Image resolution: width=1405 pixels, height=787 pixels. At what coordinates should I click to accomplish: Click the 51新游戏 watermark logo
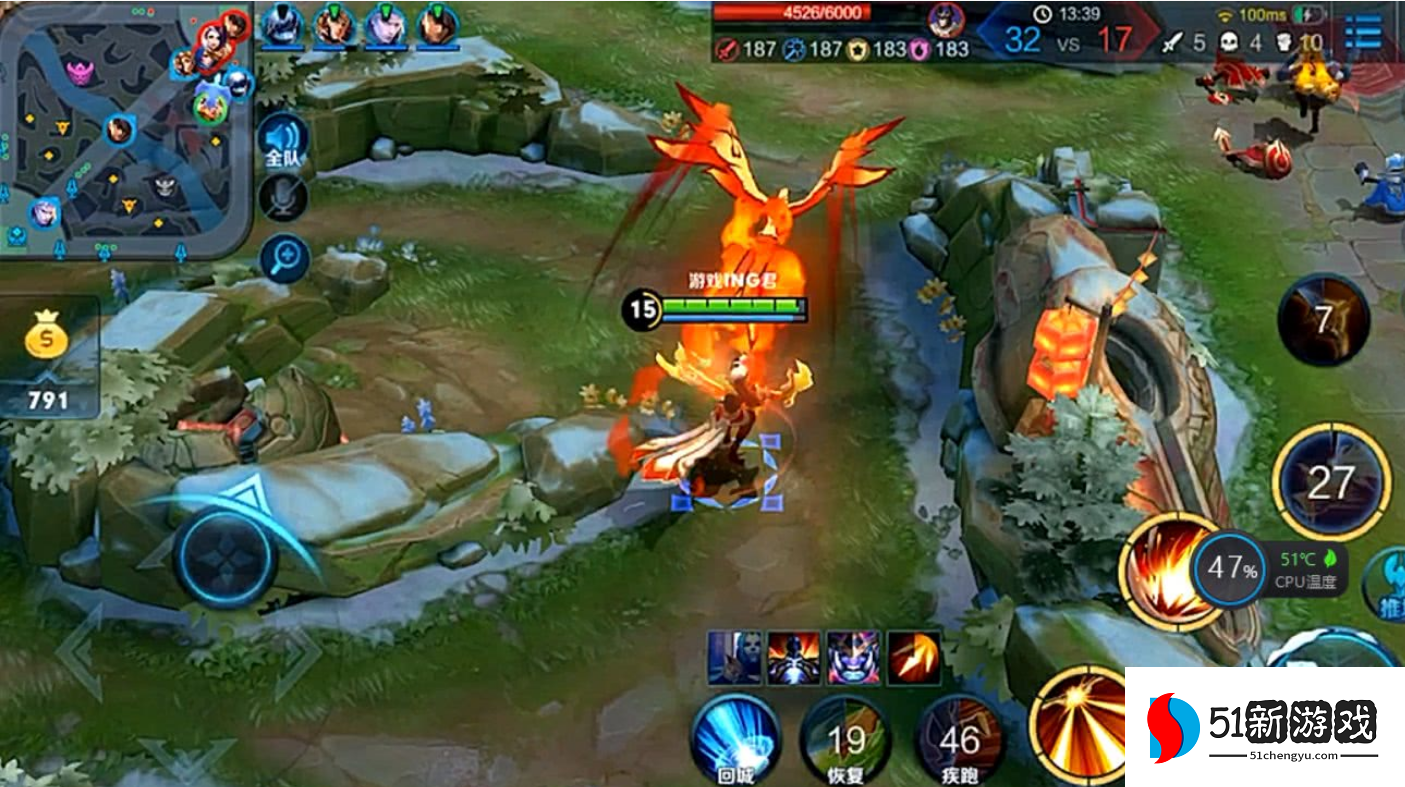click(x=1264, y=726)
